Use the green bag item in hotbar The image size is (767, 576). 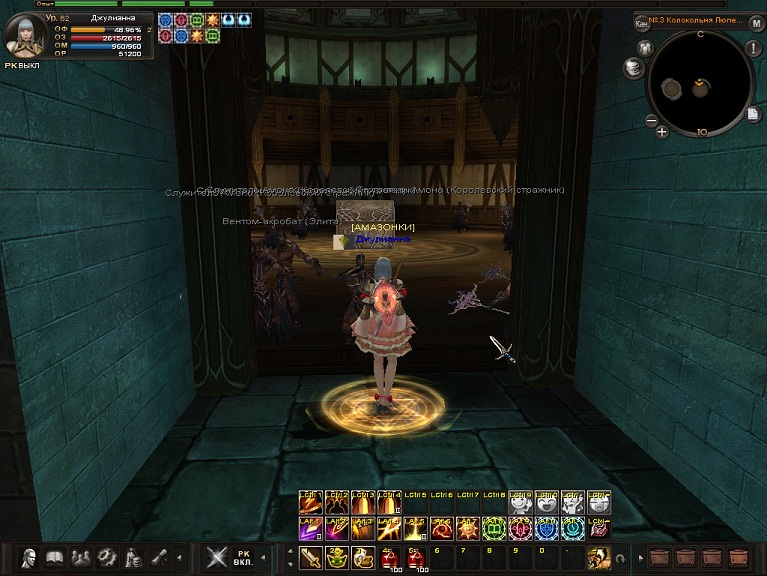(x=337, y=558)
